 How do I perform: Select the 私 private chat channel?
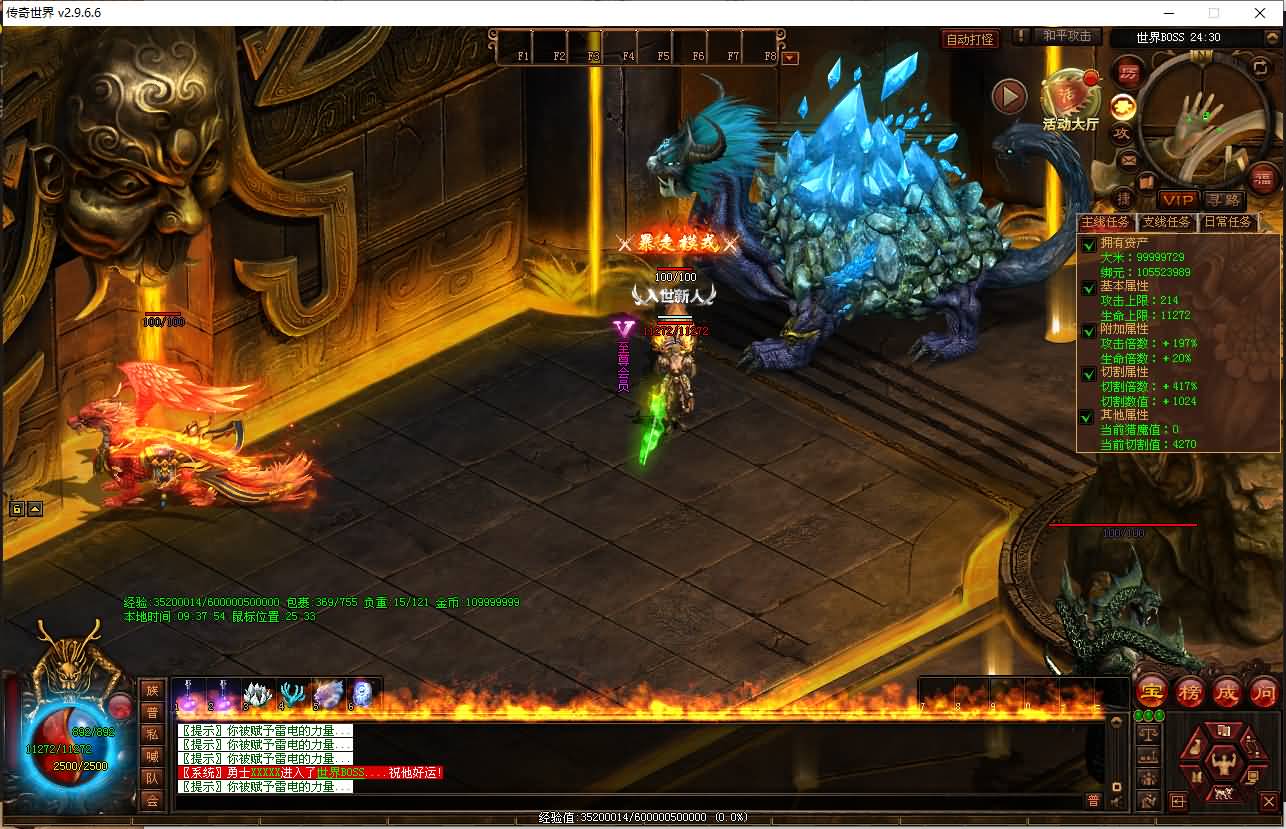(x=152, y=734)
